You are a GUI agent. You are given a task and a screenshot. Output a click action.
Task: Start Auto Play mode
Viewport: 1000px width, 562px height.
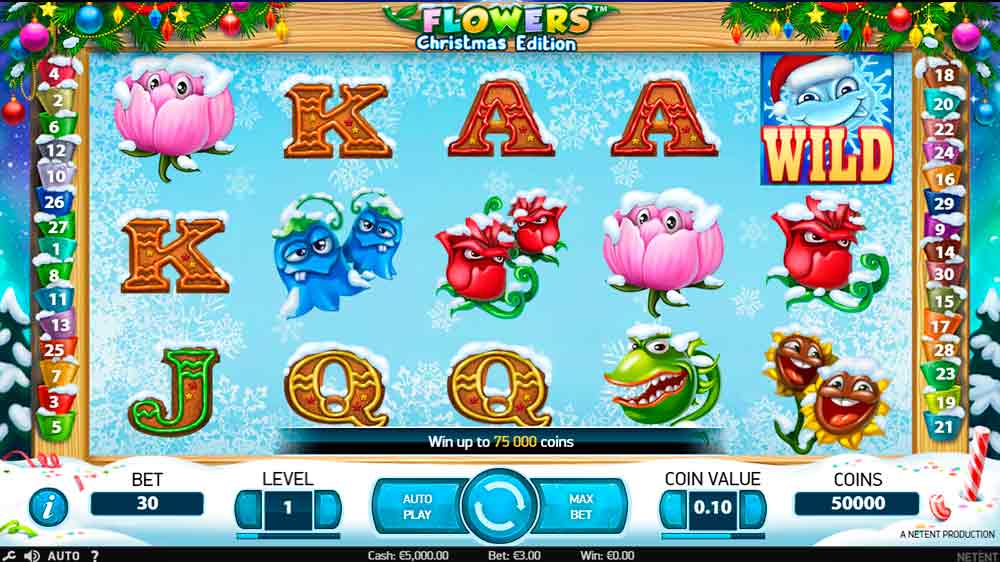coord(417,507)
